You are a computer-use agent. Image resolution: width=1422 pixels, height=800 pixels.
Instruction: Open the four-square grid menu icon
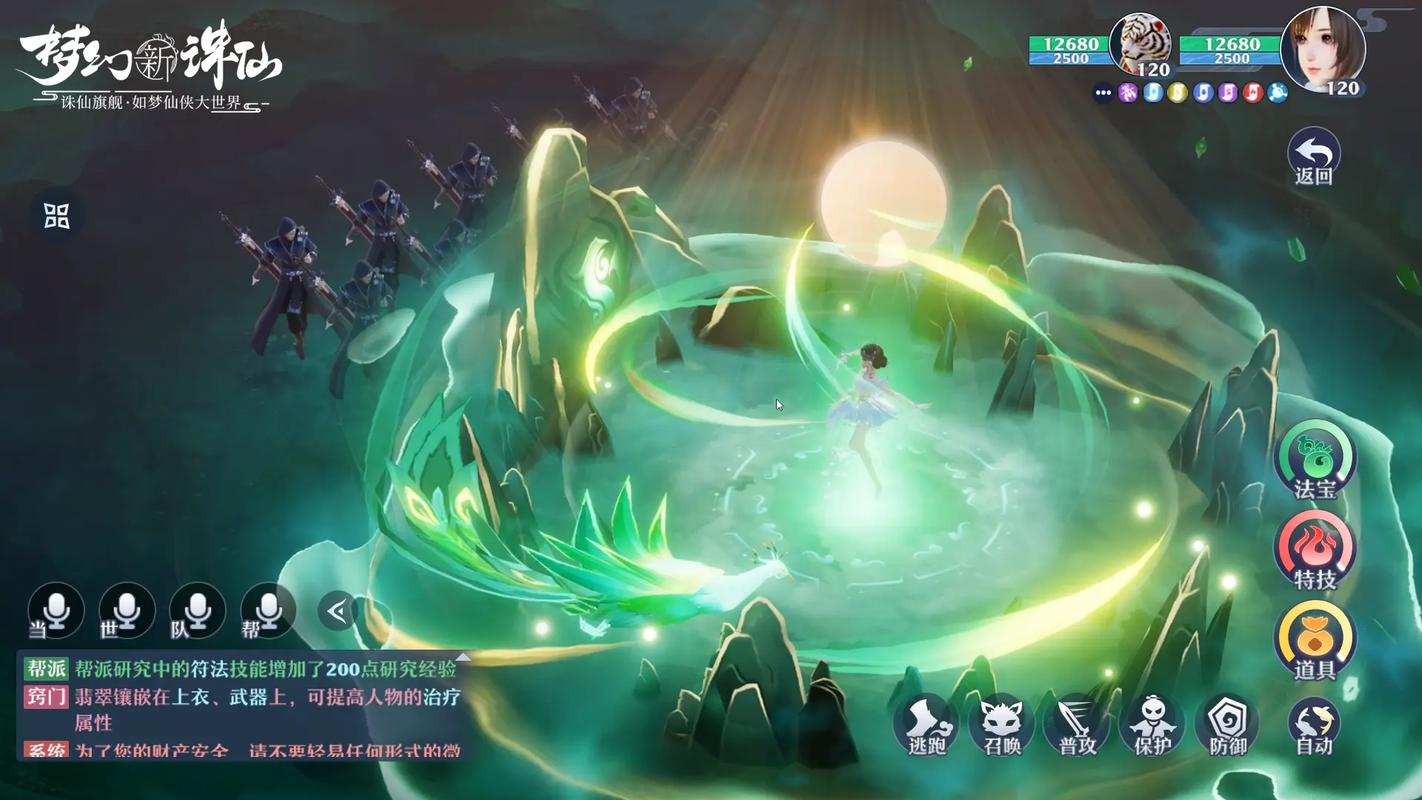(x=57, y=215)
